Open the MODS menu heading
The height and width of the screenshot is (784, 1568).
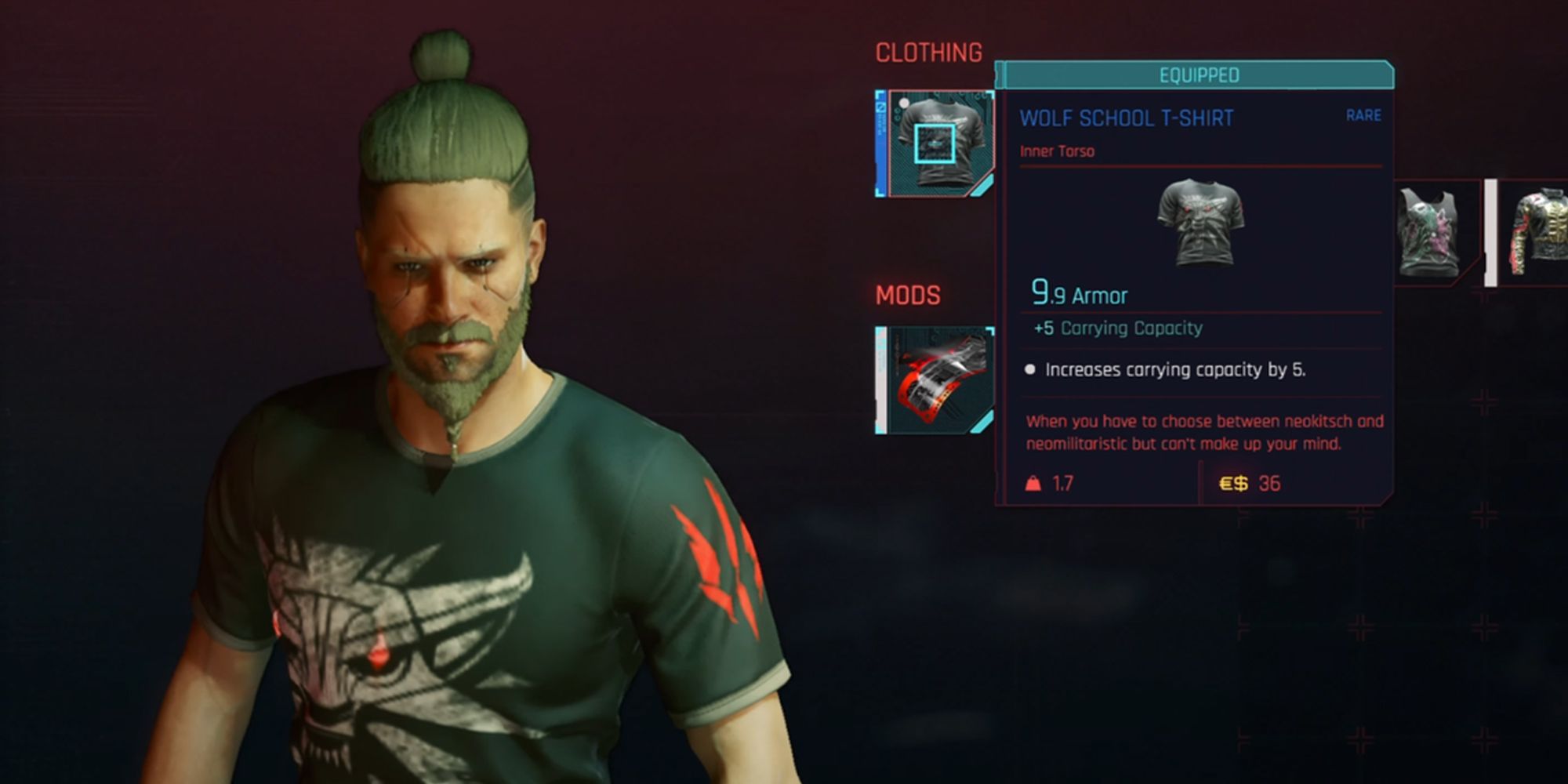[x=907, y=296]
